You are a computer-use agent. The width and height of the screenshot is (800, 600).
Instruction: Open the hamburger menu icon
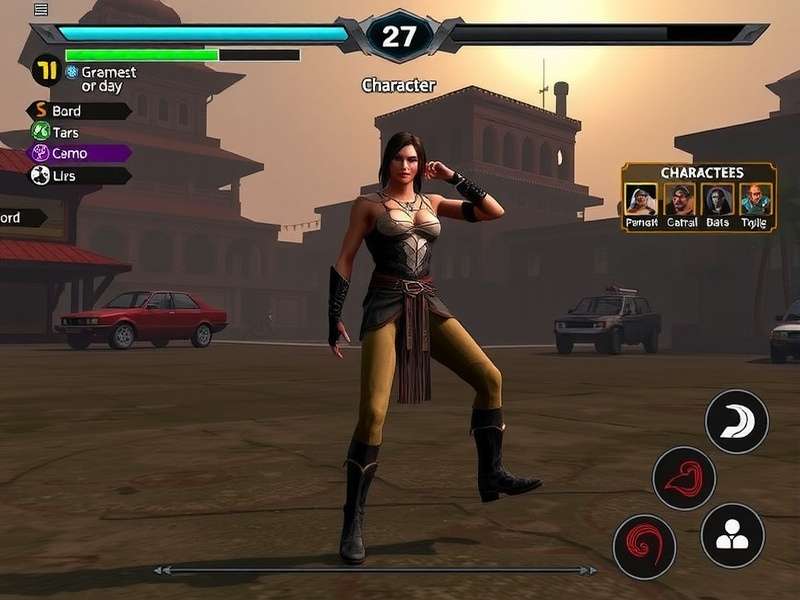click(x=41, y=9)
